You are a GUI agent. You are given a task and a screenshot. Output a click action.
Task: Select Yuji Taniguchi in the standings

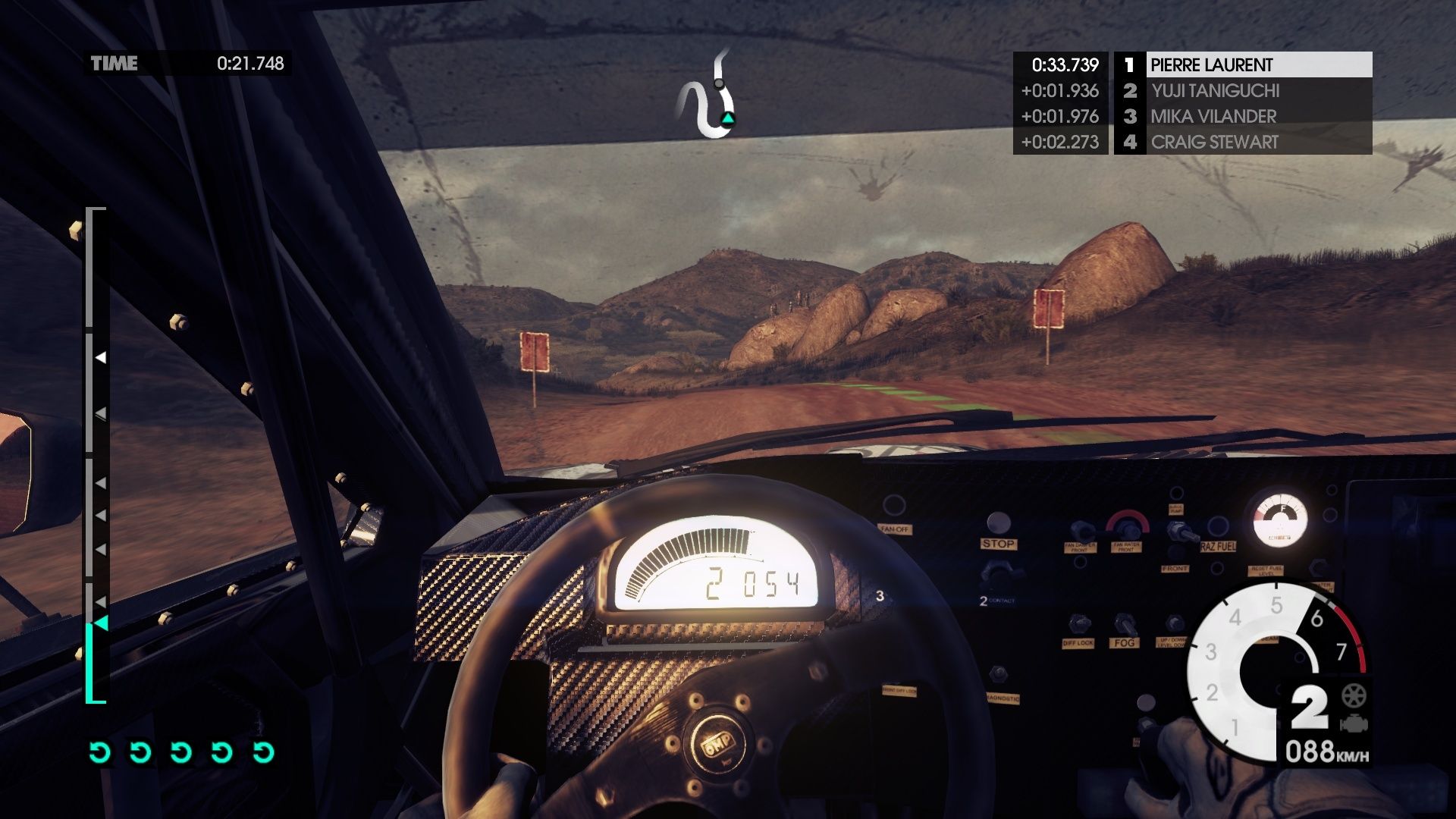1244,91
